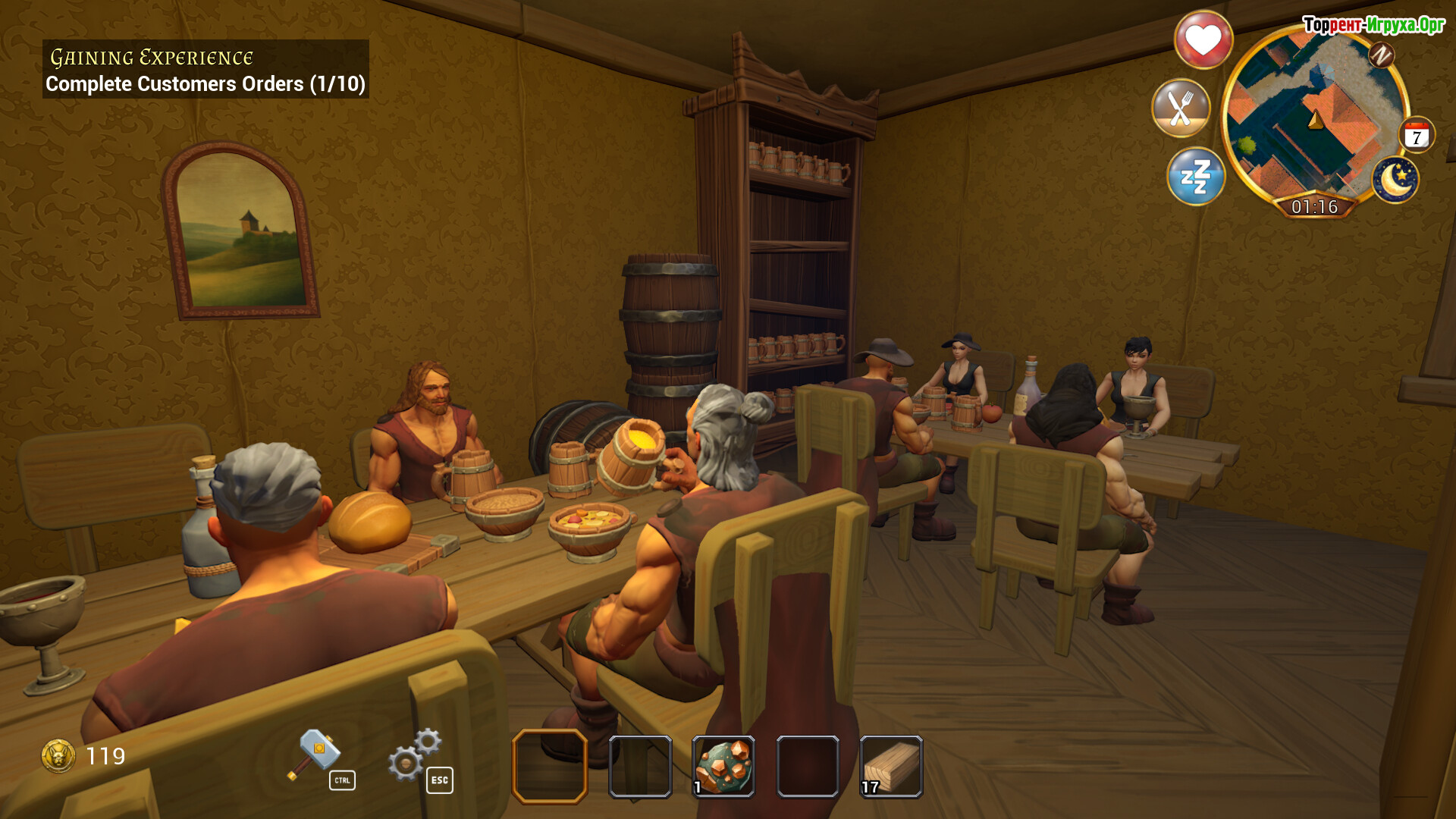
Task: Select the wood planks hotbar slot
Action: pos(891,766)
